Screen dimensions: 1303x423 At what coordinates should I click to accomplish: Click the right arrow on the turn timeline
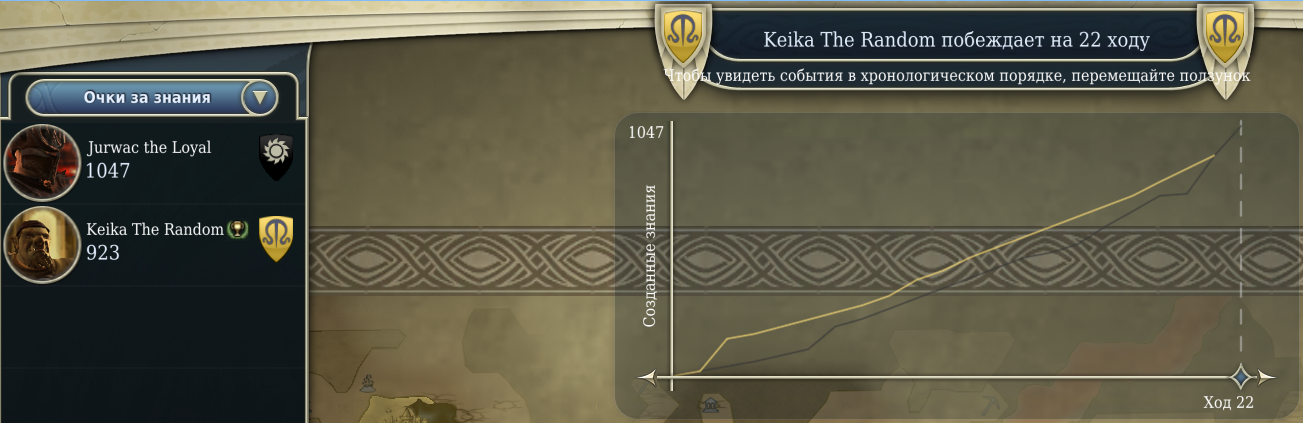tap(1266, 377)
